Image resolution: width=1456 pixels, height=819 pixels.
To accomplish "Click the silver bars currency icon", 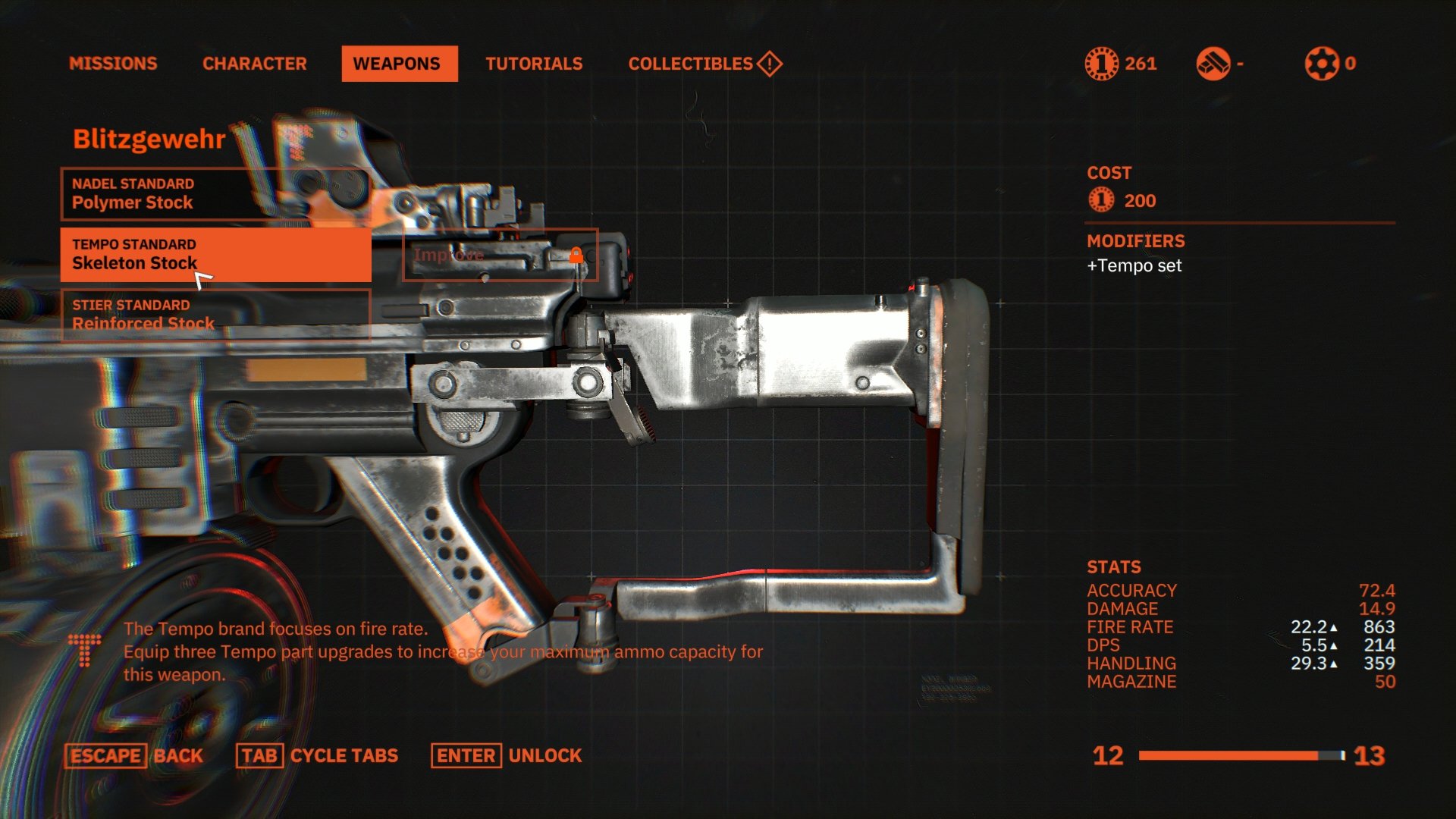I will pyautogui.click(x=1214, y=64).
